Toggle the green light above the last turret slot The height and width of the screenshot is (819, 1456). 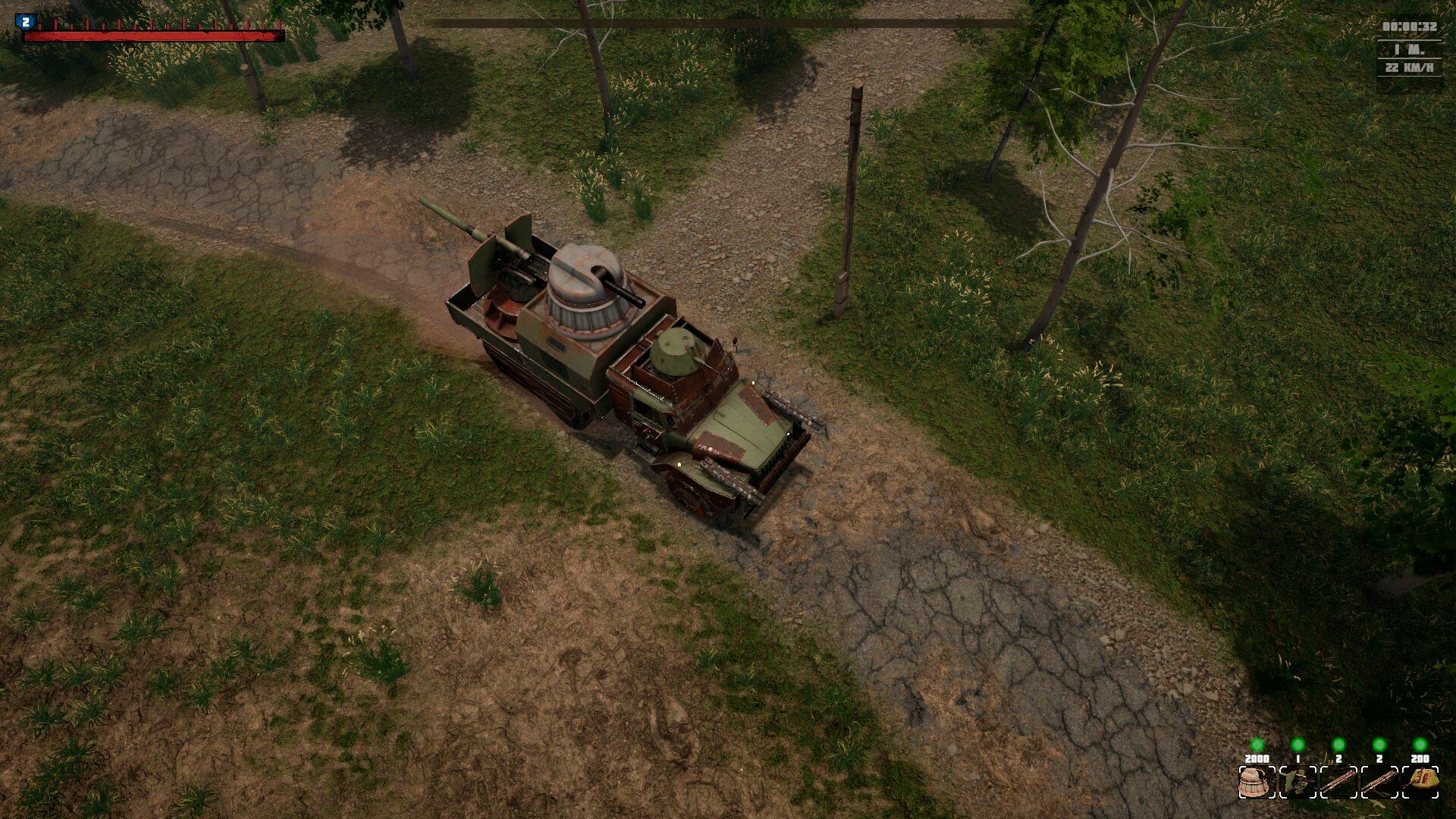[x=1420, y=744]
